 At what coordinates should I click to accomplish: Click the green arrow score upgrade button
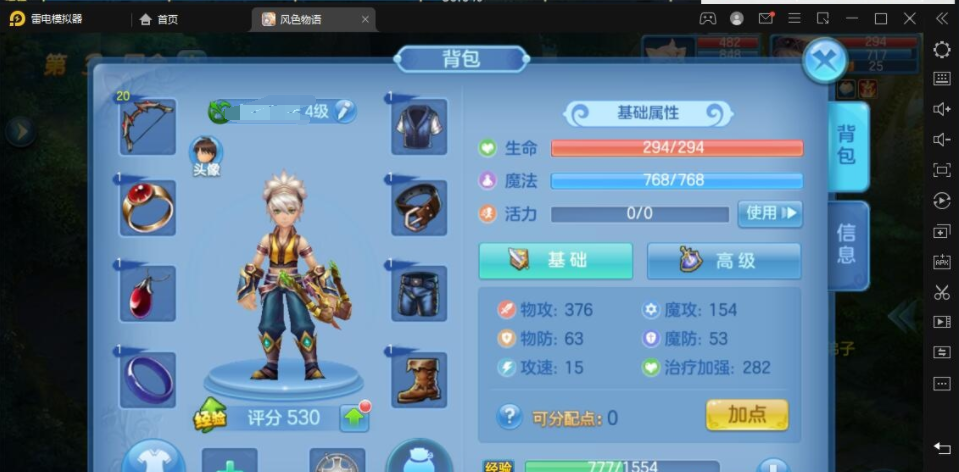click(354, 418)
